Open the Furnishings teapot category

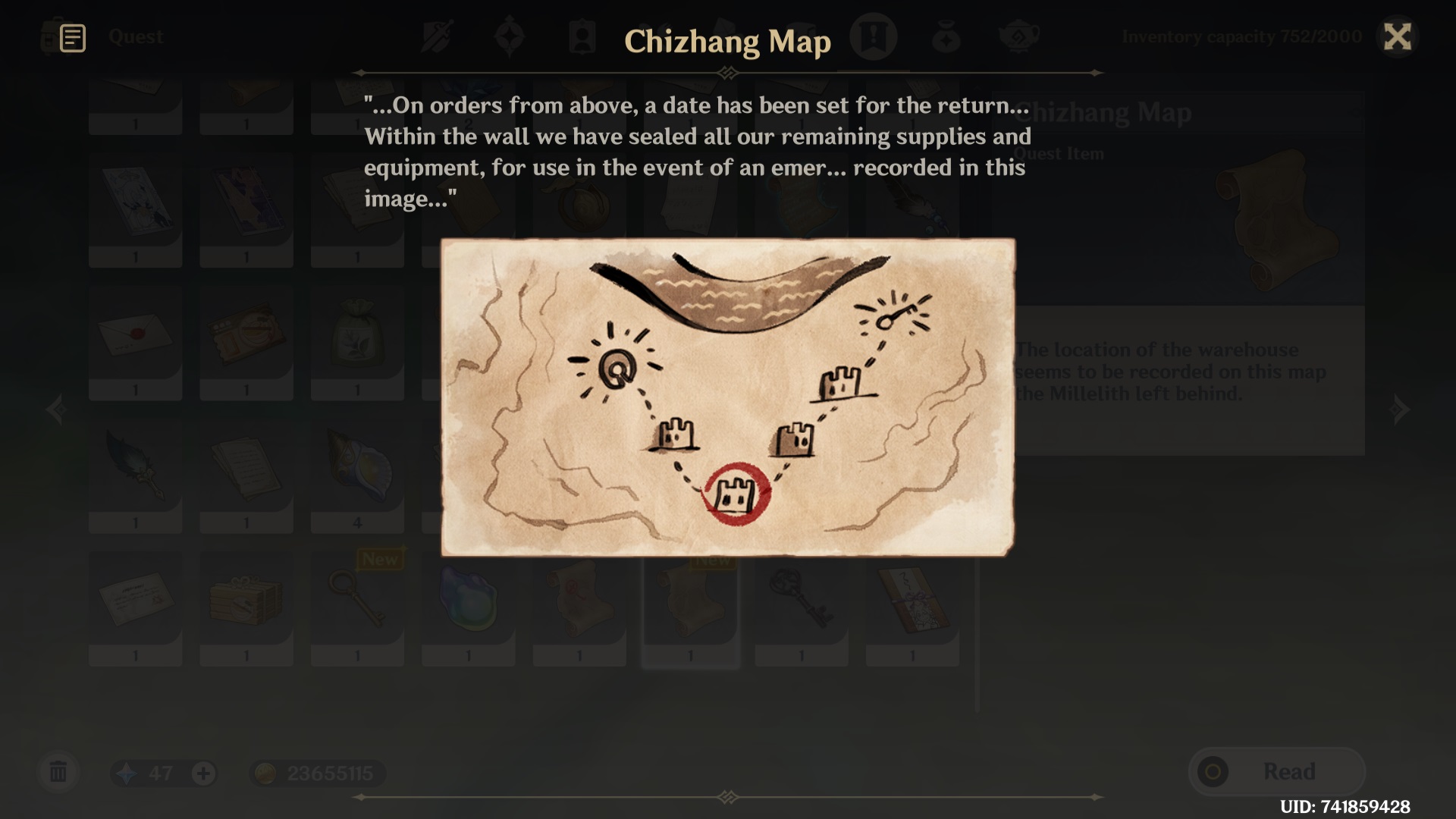point(1017,36)
